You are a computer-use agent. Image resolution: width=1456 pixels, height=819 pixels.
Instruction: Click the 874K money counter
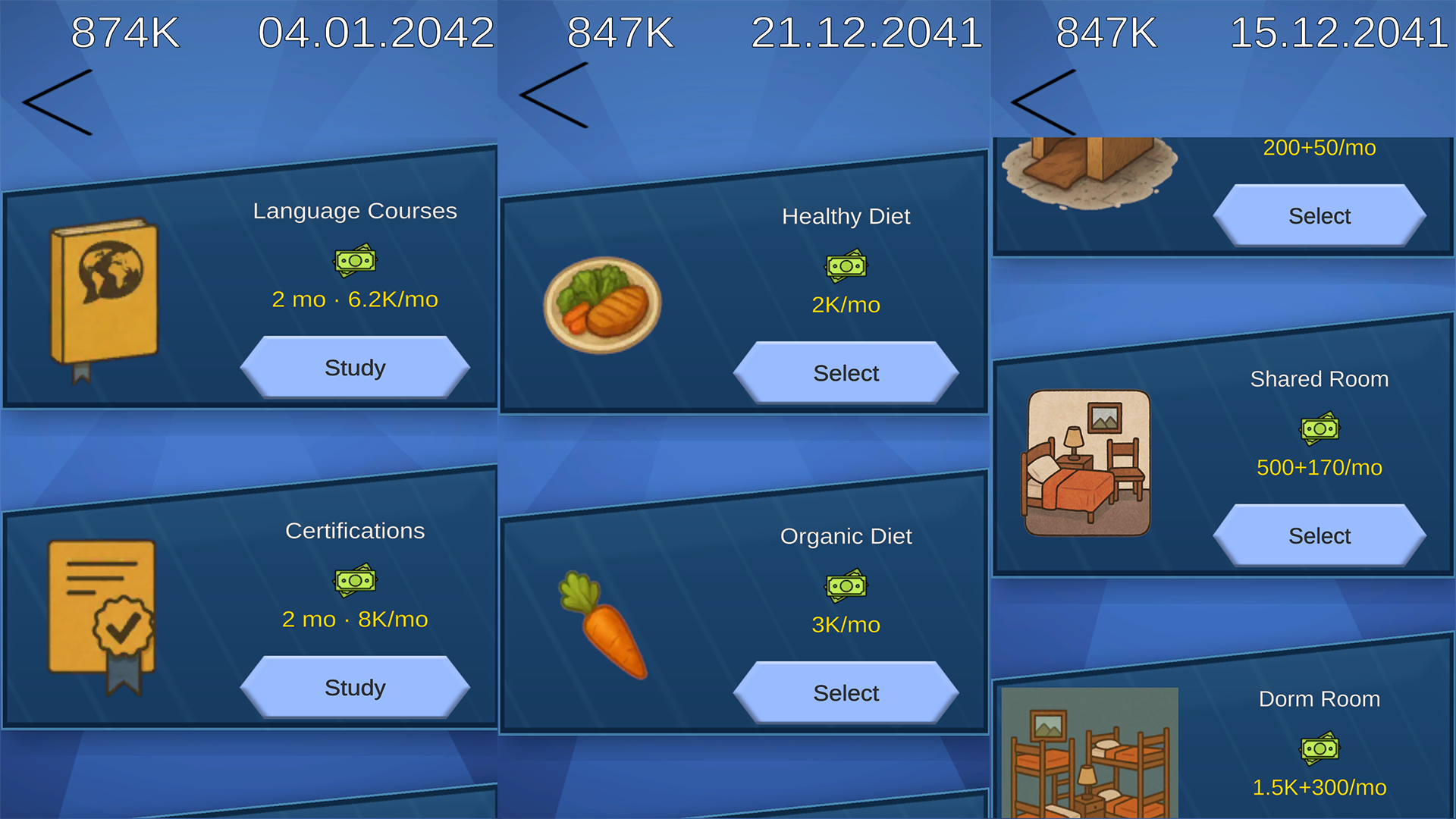pos(124,32)
